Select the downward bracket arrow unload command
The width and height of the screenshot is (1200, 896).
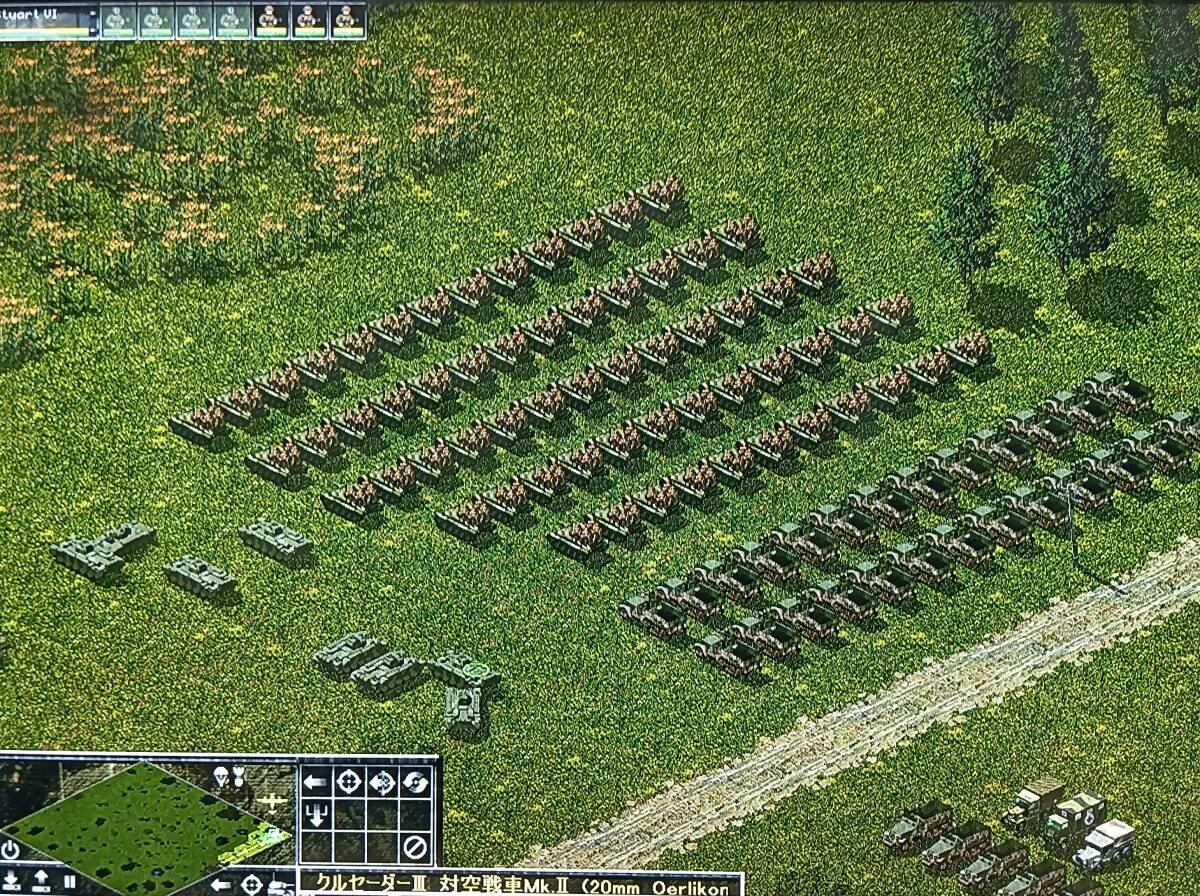(315, 815)
